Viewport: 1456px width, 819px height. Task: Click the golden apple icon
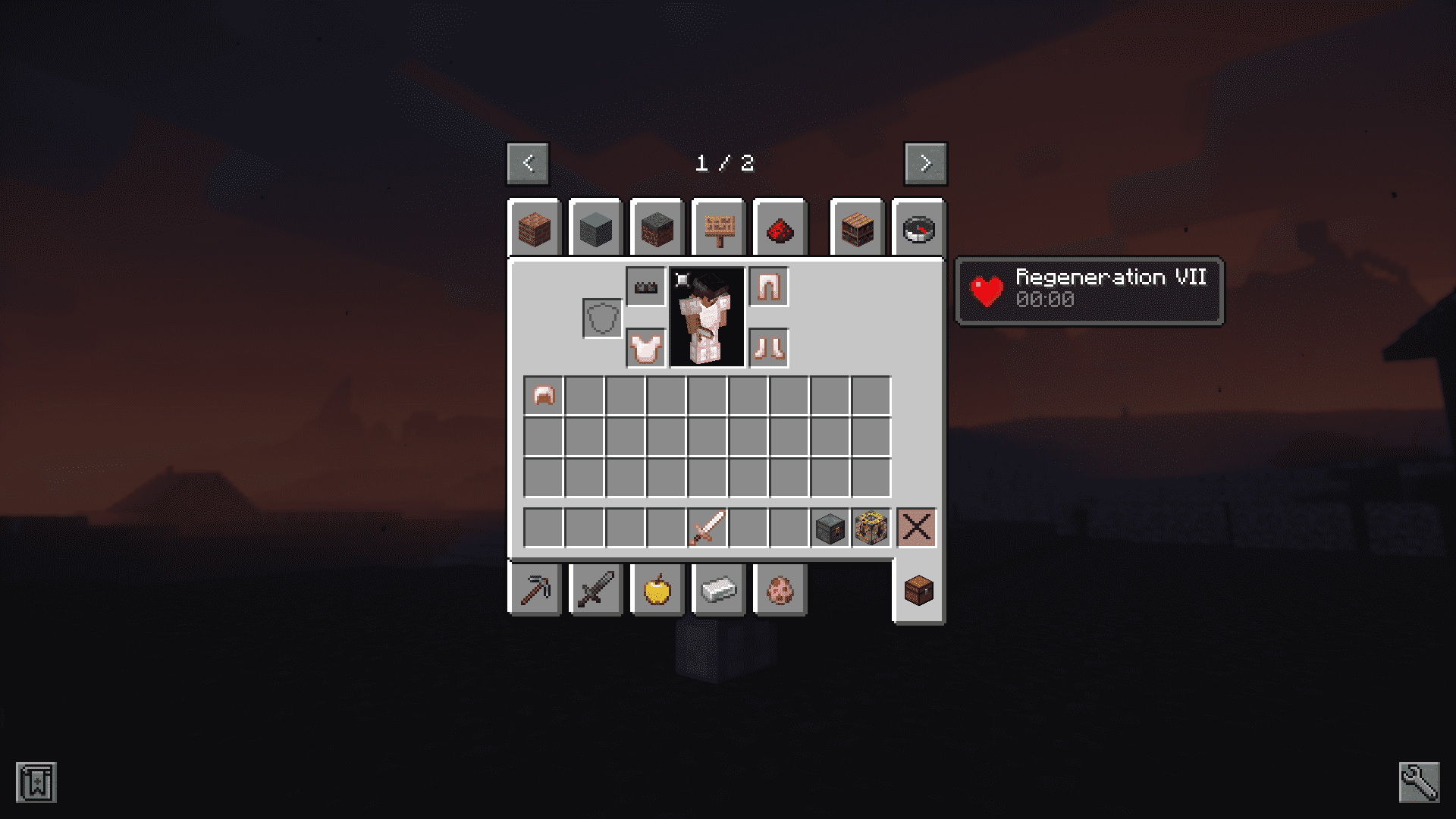(x=657, y=590)
